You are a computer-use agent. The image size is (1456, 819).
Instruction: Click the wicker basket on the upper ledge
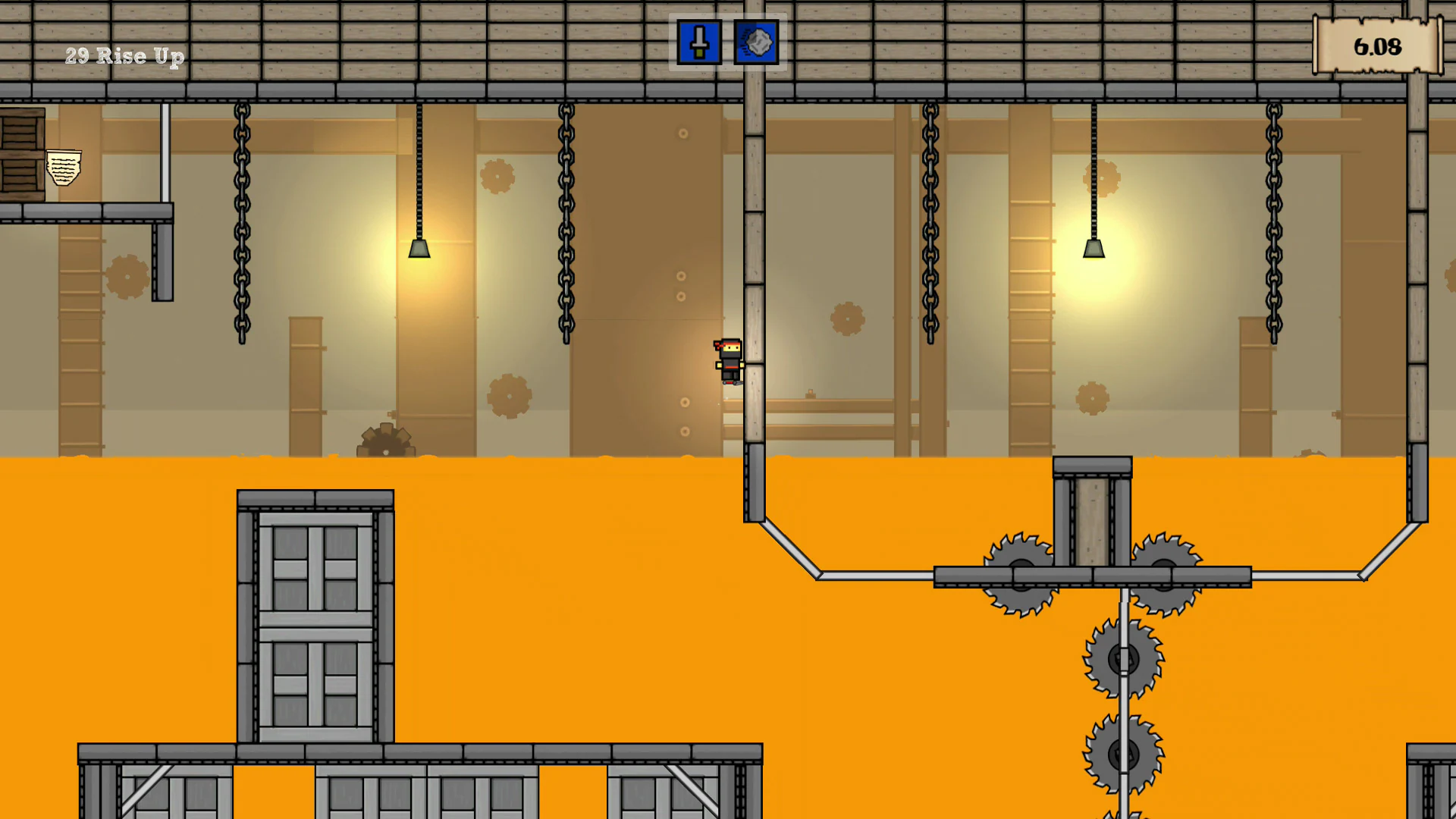65,165
